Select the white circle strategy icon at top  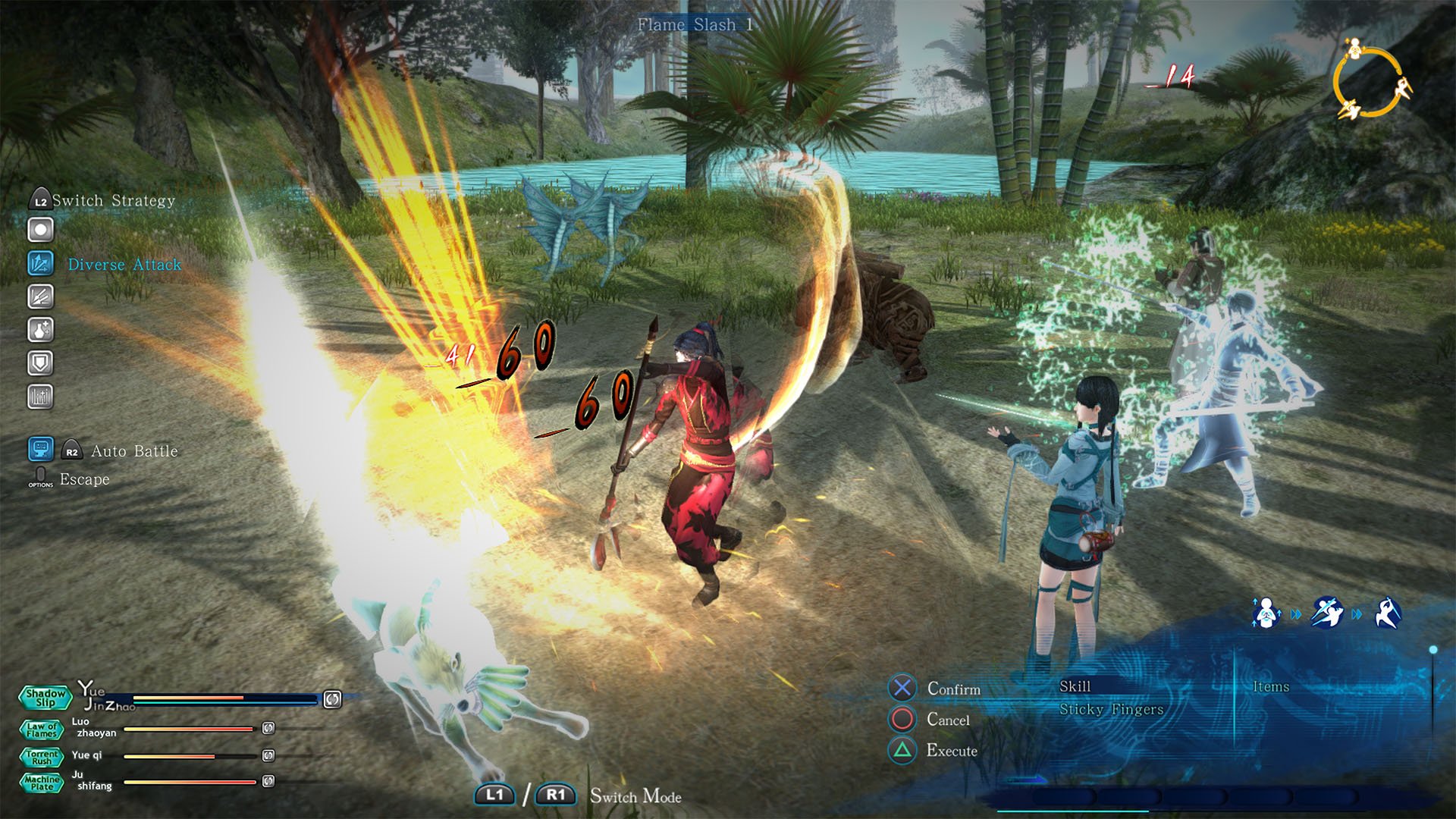coord(40,228)
